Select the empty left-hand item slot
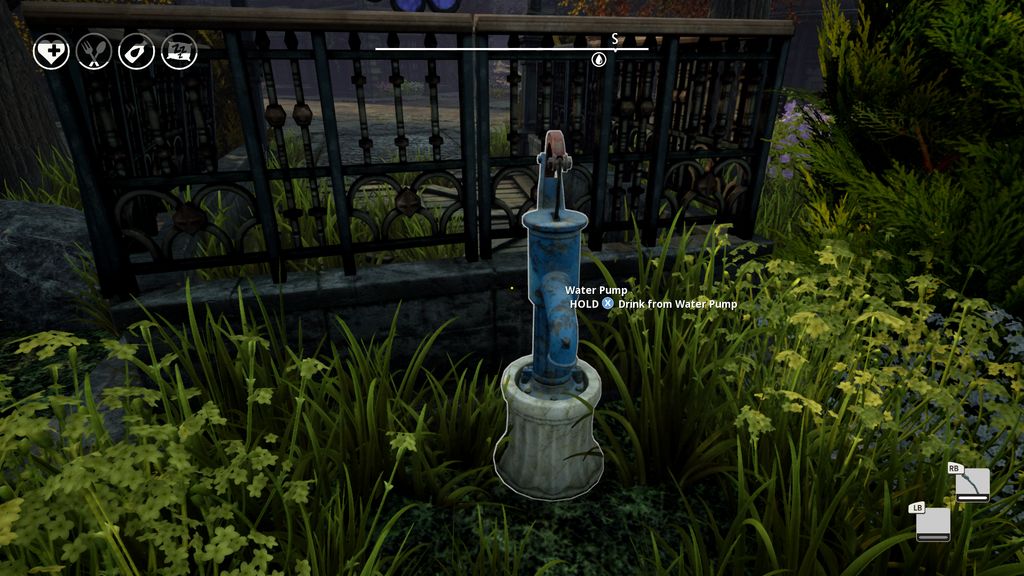Image resolution: width=1024 pixels, height=576 pixels. (933, 524)
